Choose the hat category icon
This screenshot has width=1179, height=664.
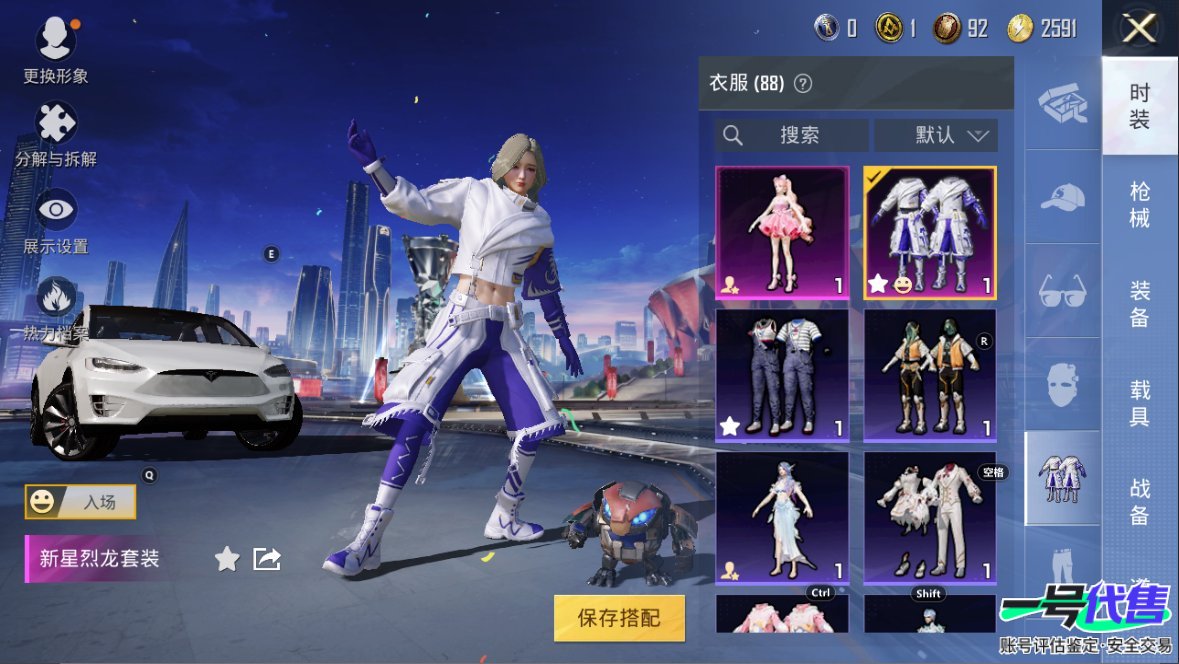point(1062,197)
